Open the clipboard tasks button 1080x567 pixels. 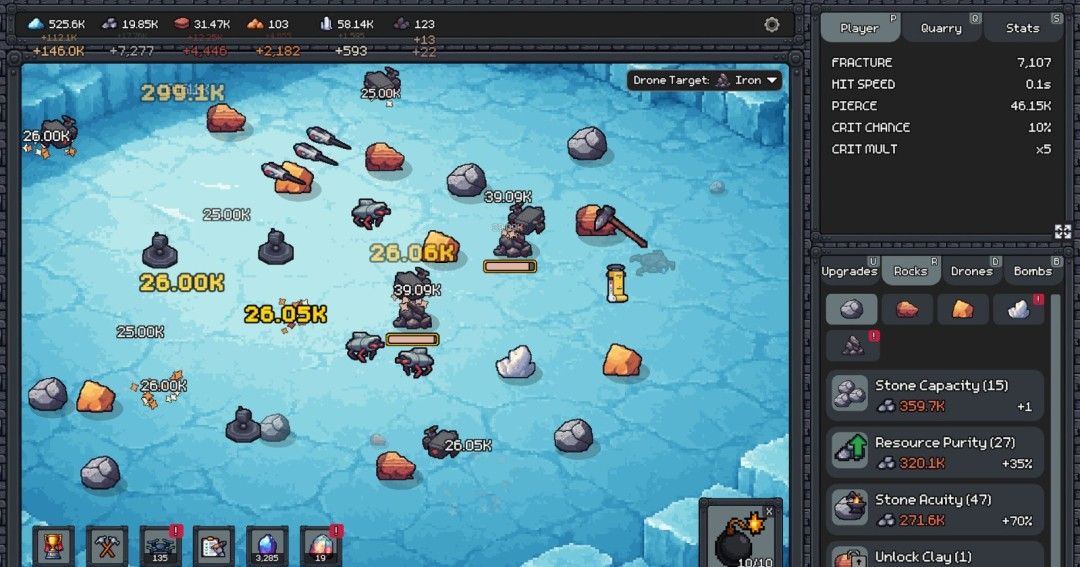213,546
